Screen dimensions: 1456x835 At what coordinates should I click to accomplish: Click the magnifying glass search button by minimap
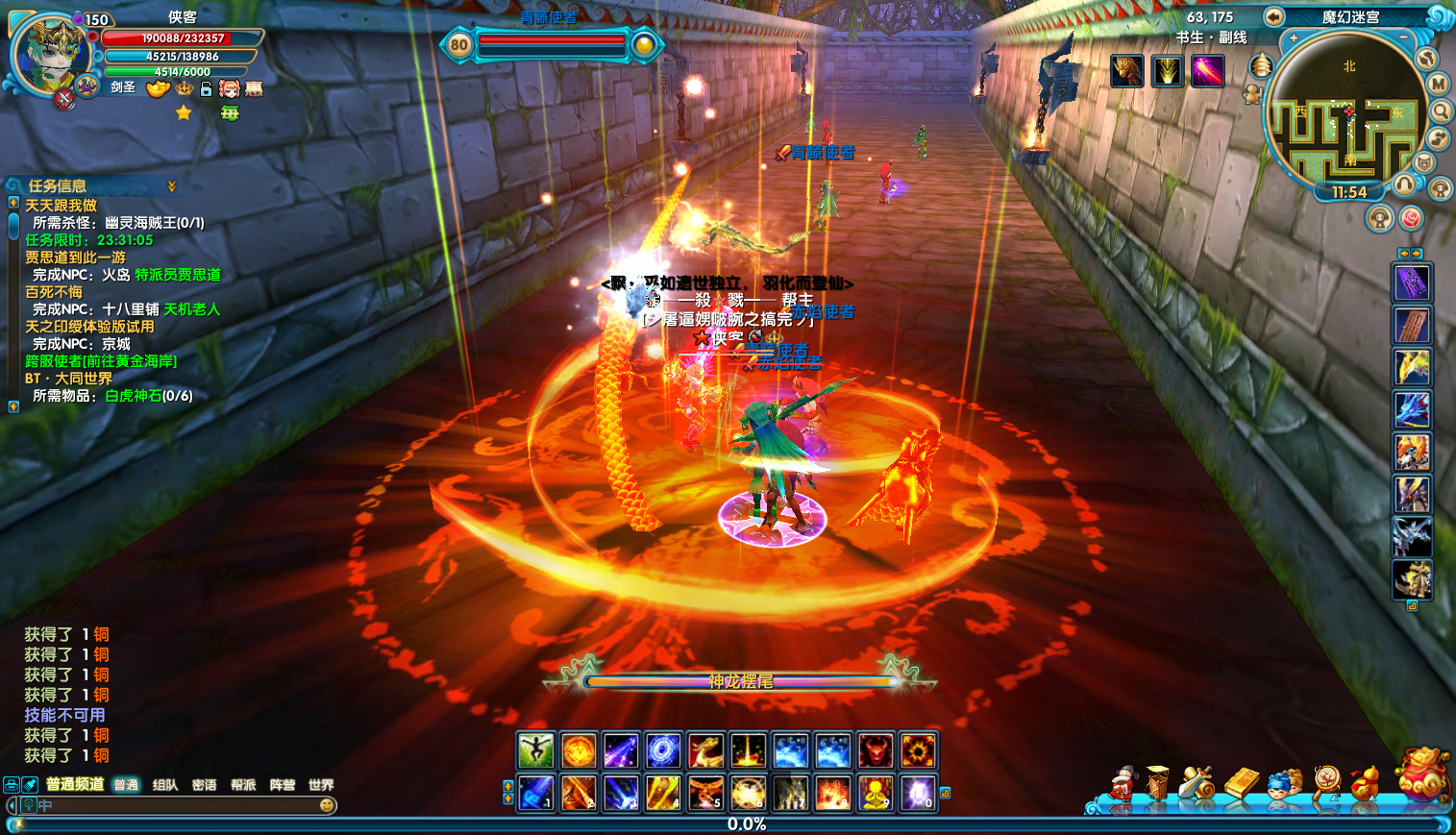[x=1442, y=111]
